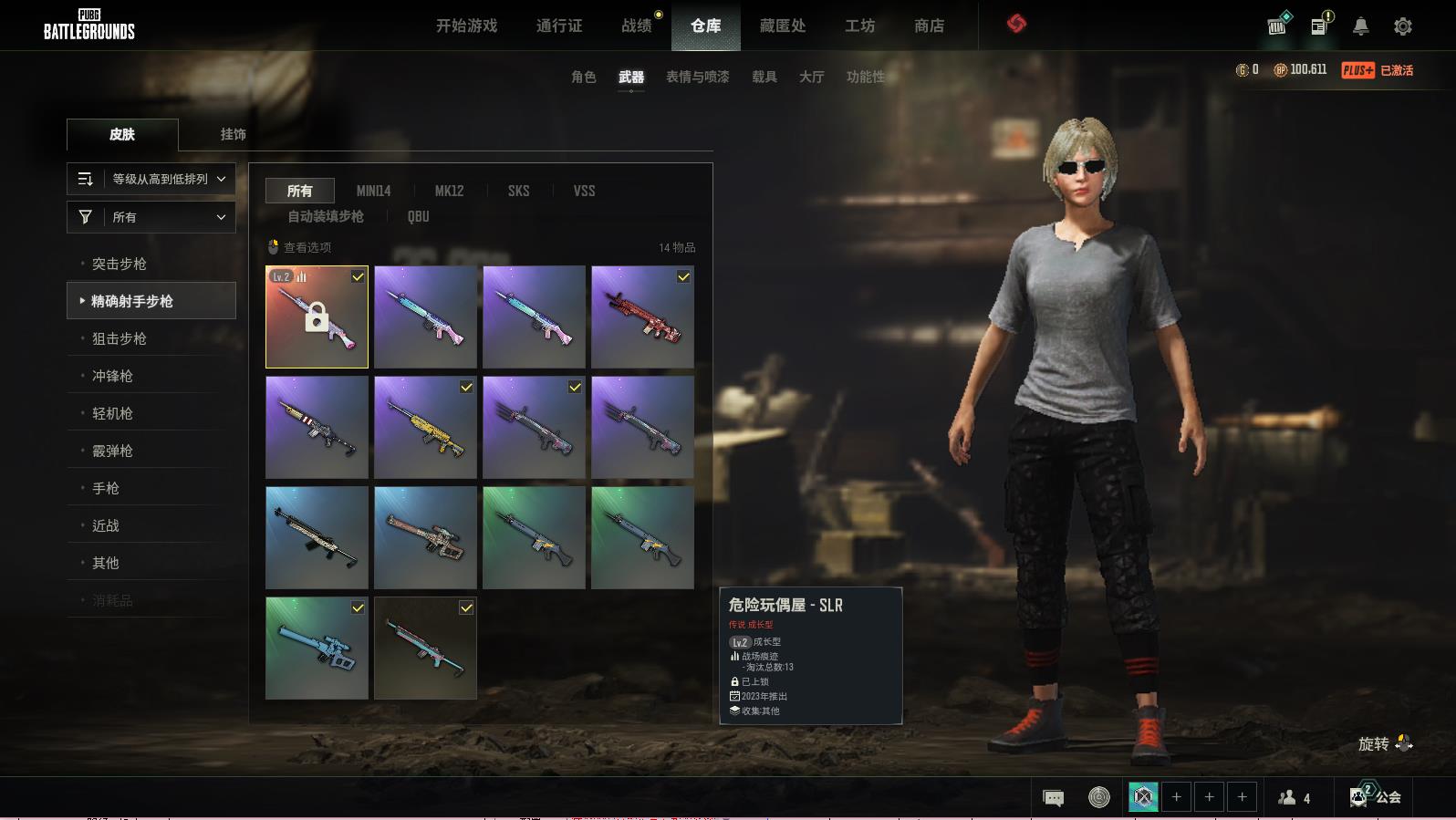This screenshot has width=1456, height=820.
Task: Choose the 突击步枪 weapon category
Action: coord(120,264)
